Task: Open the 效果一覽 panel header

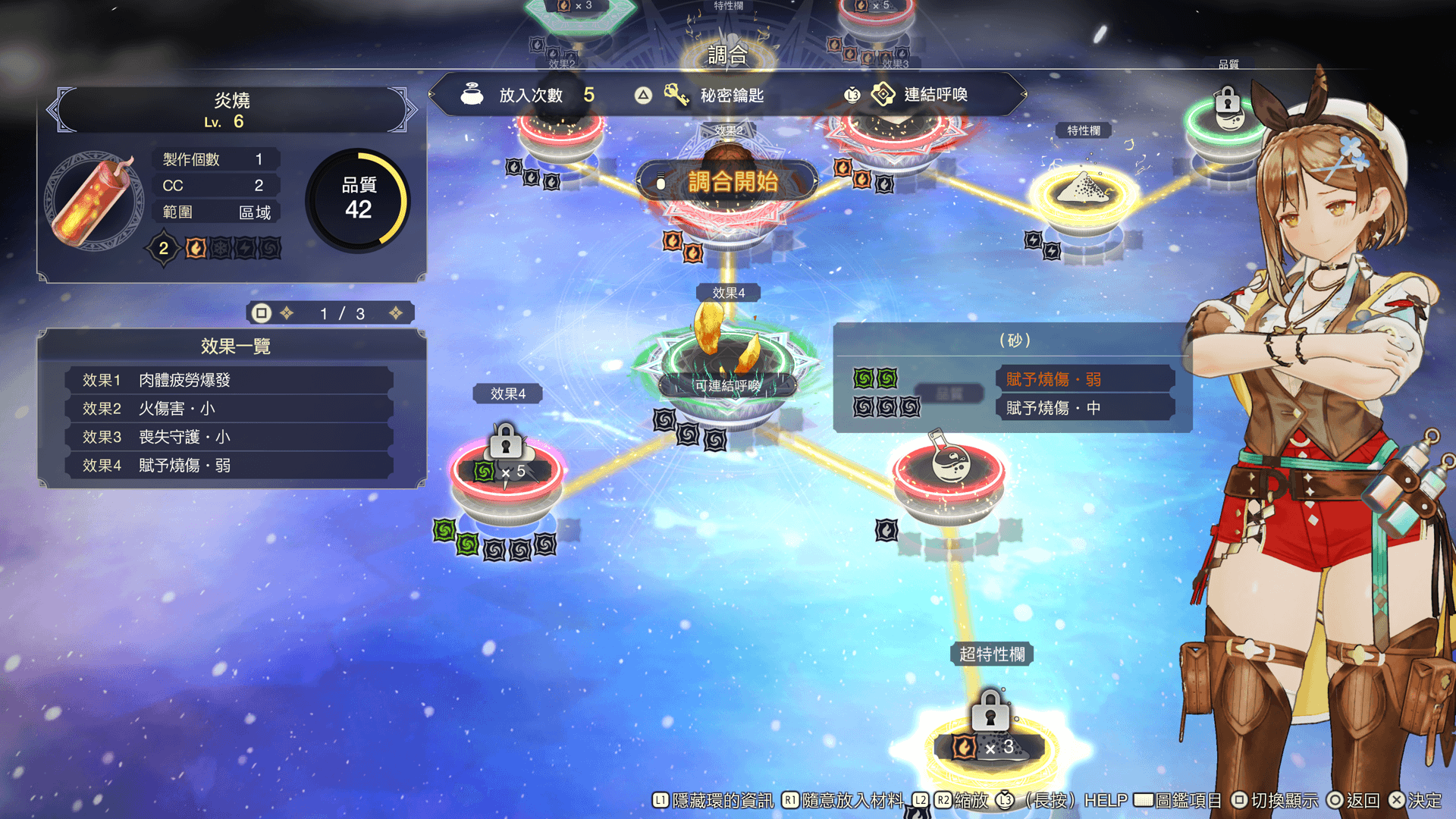Action: [x=234, y=346]
